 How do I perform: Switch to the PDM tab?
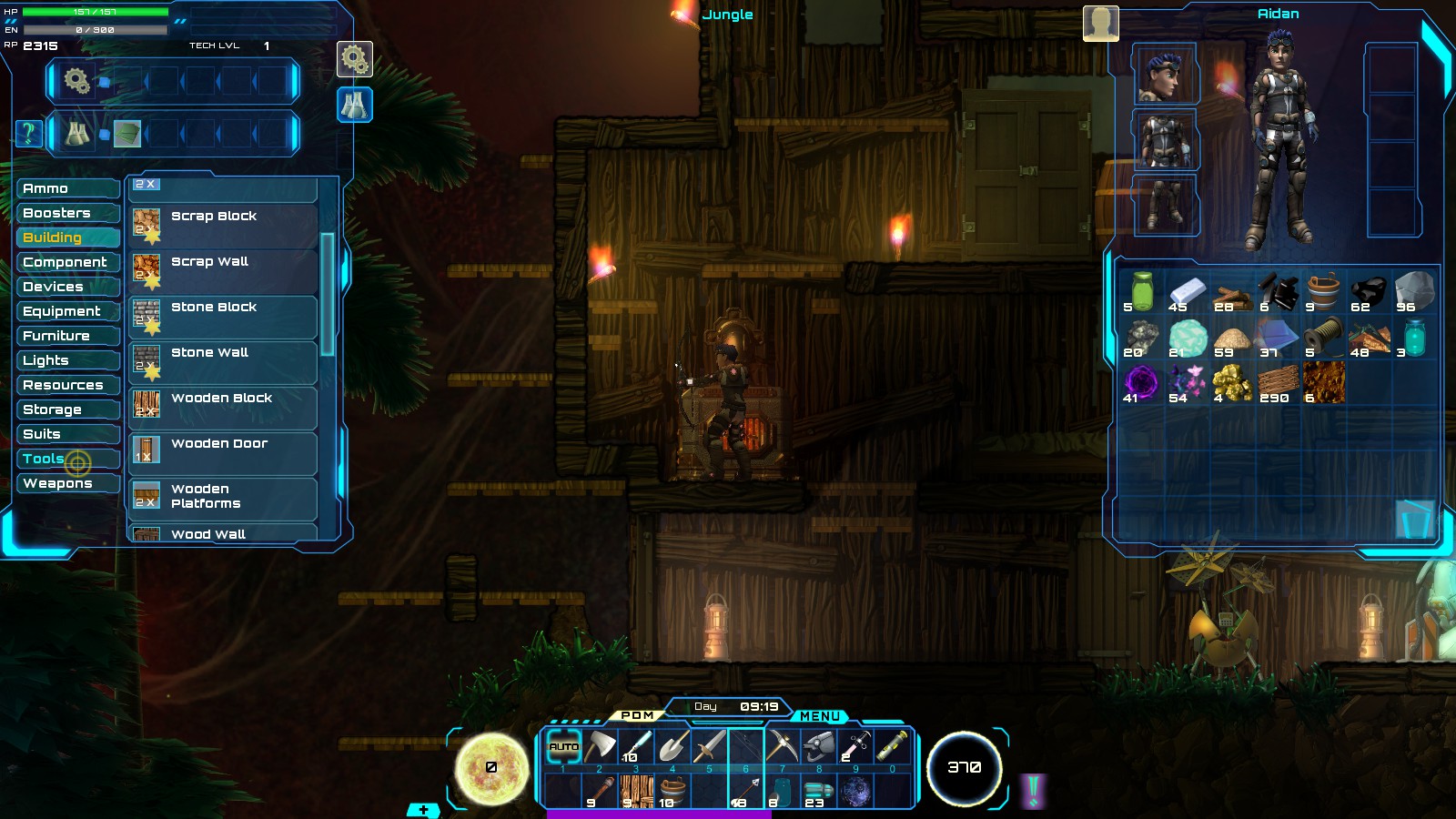click(x=637, y=715)
